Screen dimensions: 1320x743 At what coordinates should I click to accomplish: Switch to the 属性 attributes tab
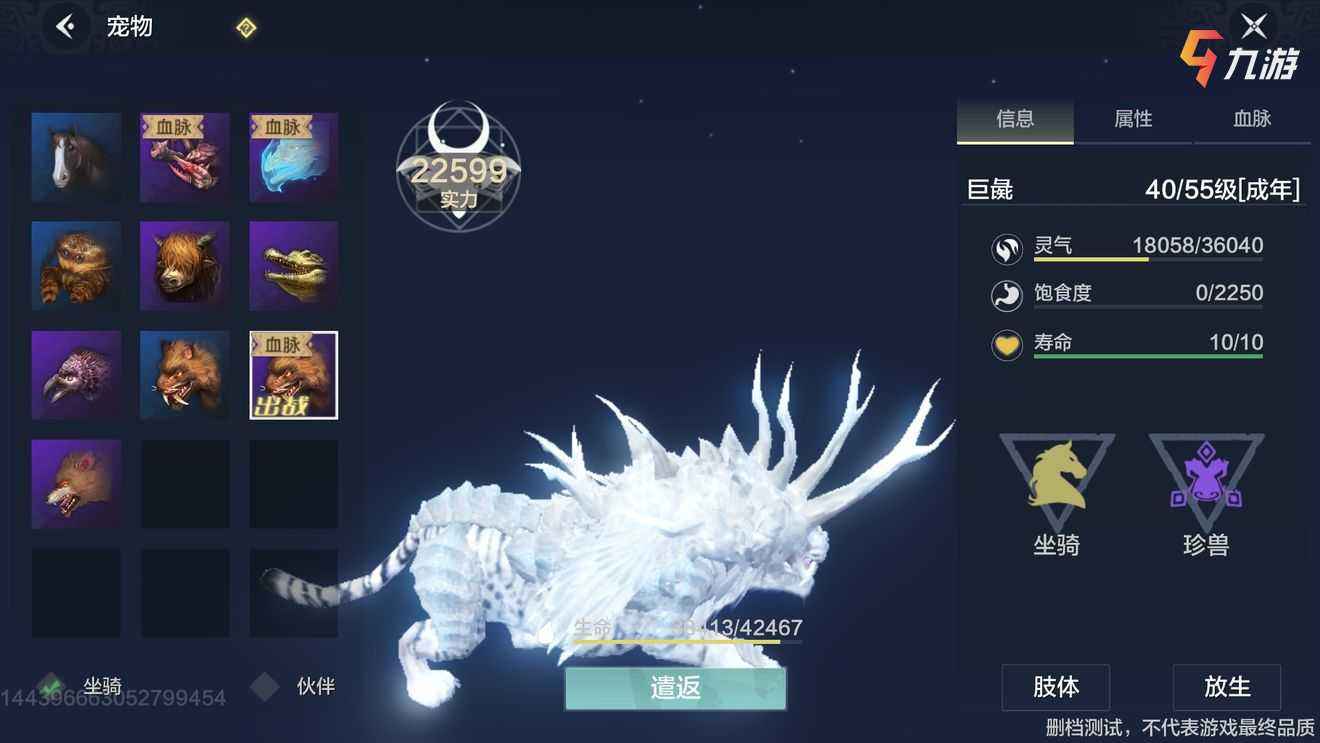(x=1134, y=119)
